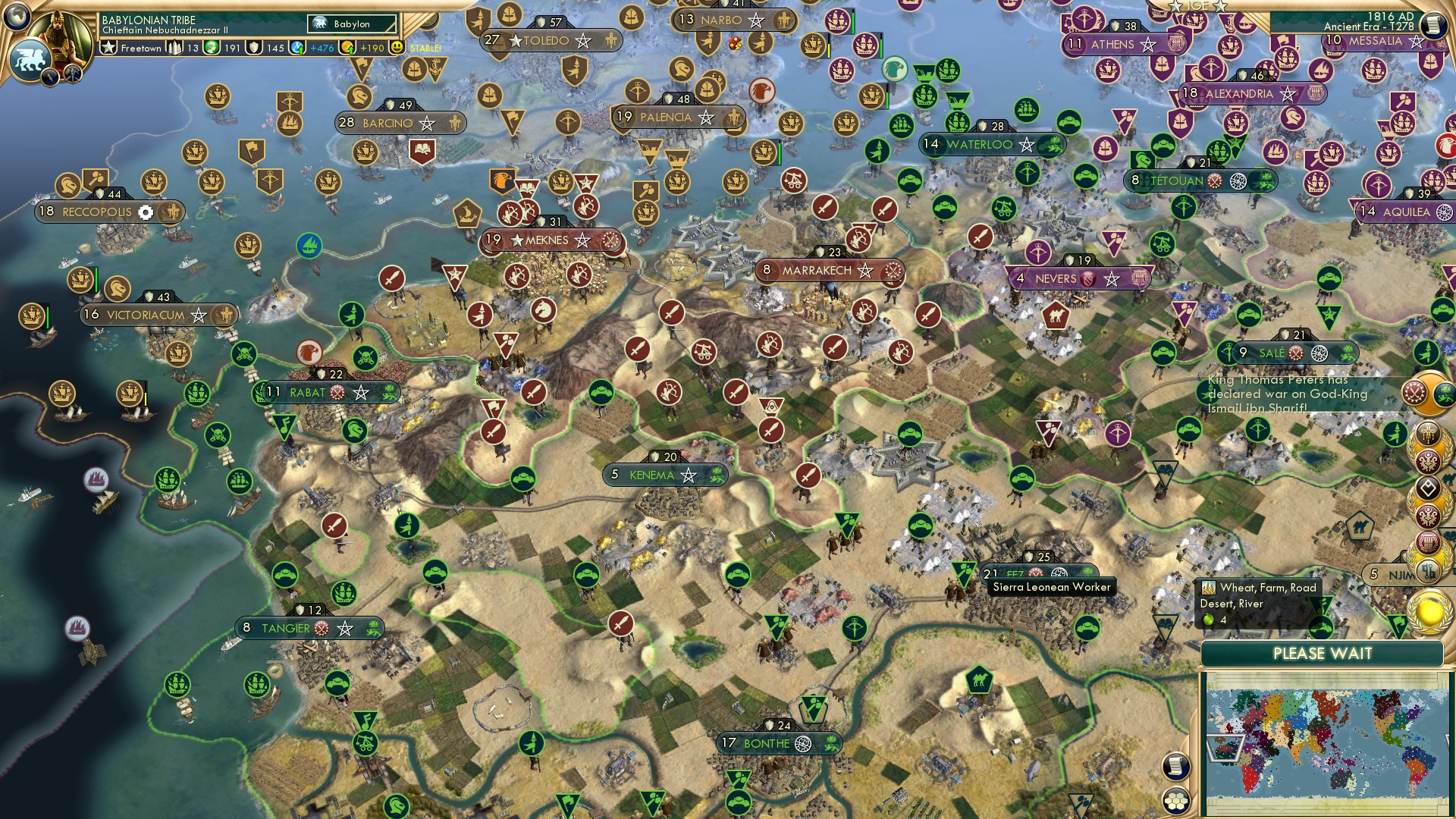Open strategic view with the hexagon icon

tap(1176, 800)
